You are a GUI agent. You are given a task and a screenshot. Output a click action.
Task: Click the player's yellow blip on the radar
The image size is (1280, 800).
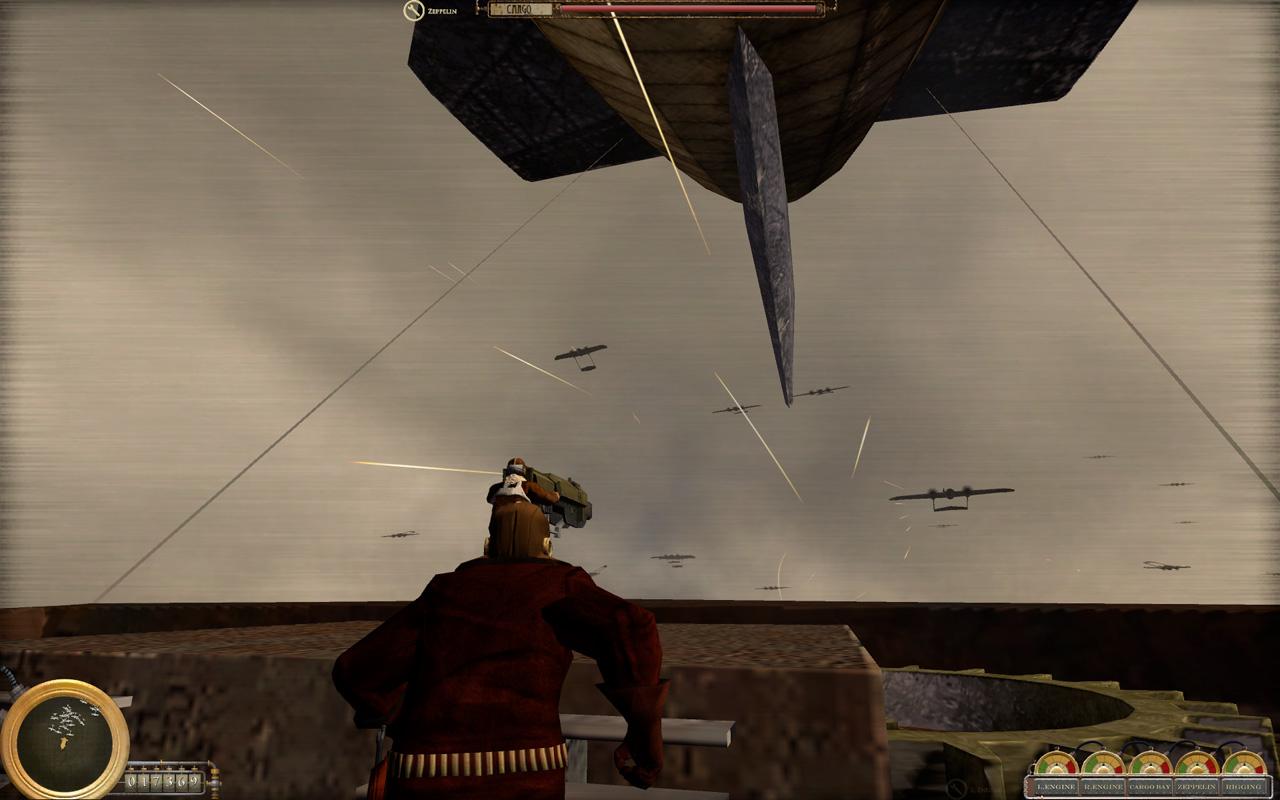click(x=63, y=745)
